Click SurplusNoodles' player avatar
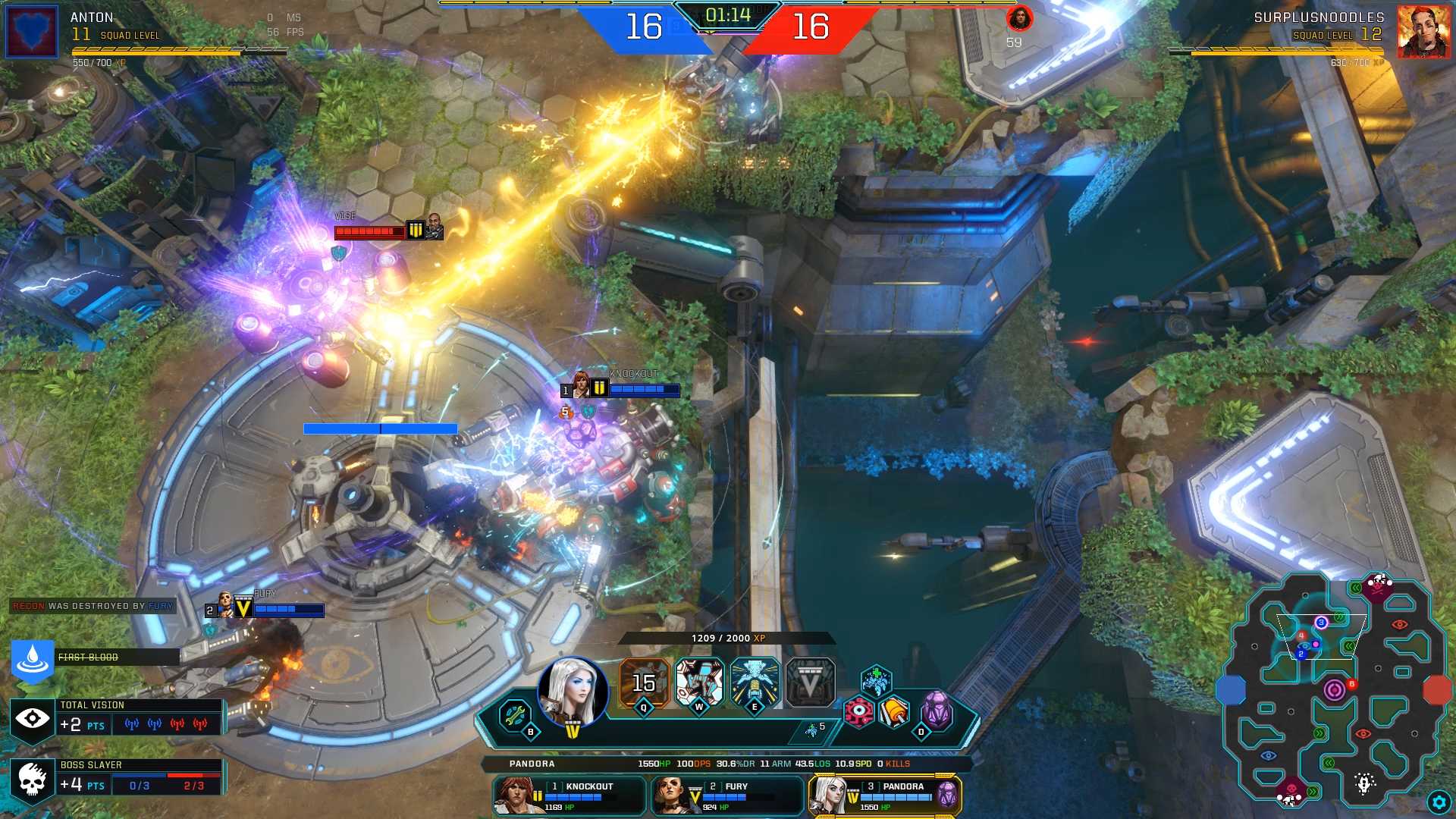This screenshot has width=1456, height=819. (1423, 32)
